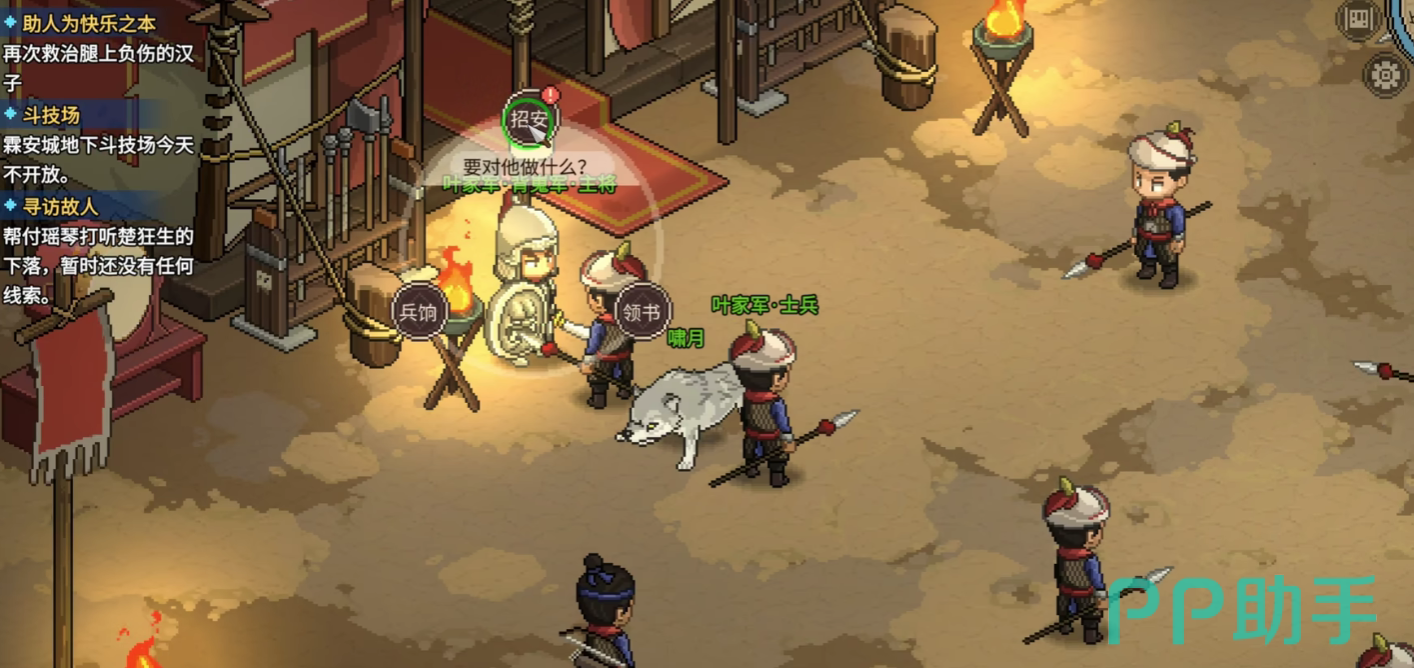Pick the 领书 interaction option
Image resolution: width=1414 pixels, height=668 pixels.
coord(641,312)
